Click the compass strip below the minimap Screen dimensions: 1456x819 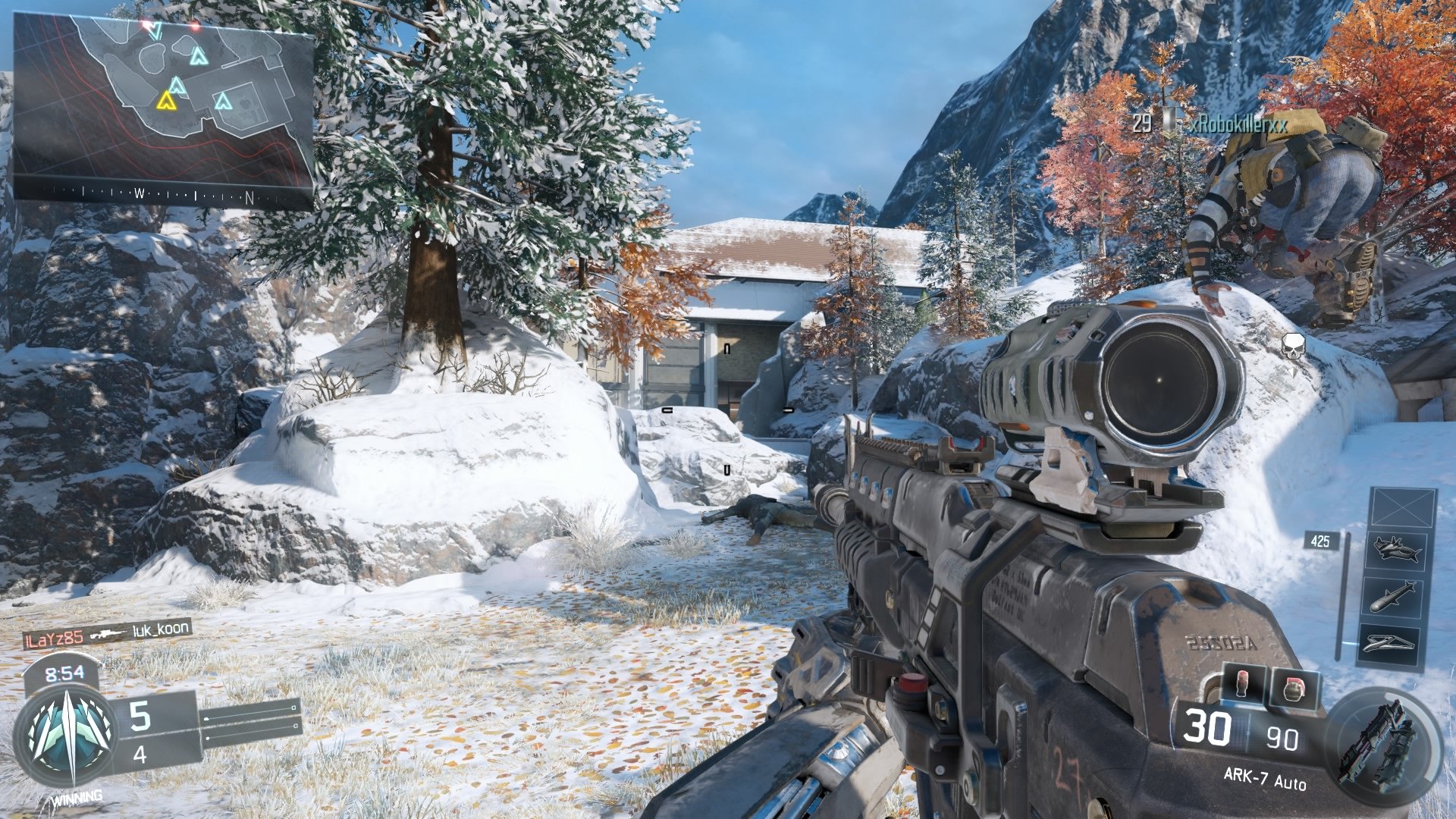pyautogui.click(x=163, y=194)
